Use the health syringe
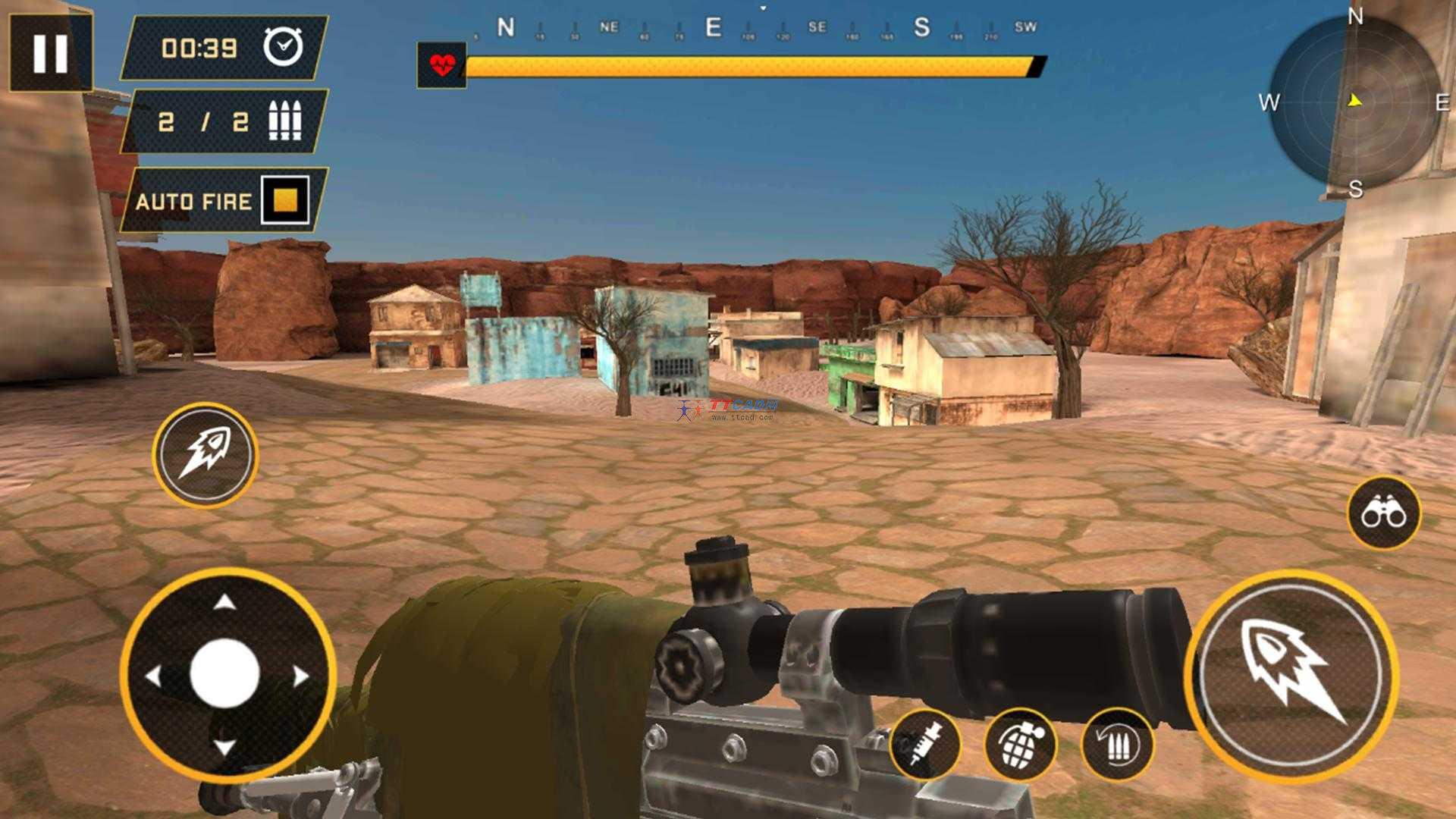Viewport: 1456px width, 819px height. 925,745
